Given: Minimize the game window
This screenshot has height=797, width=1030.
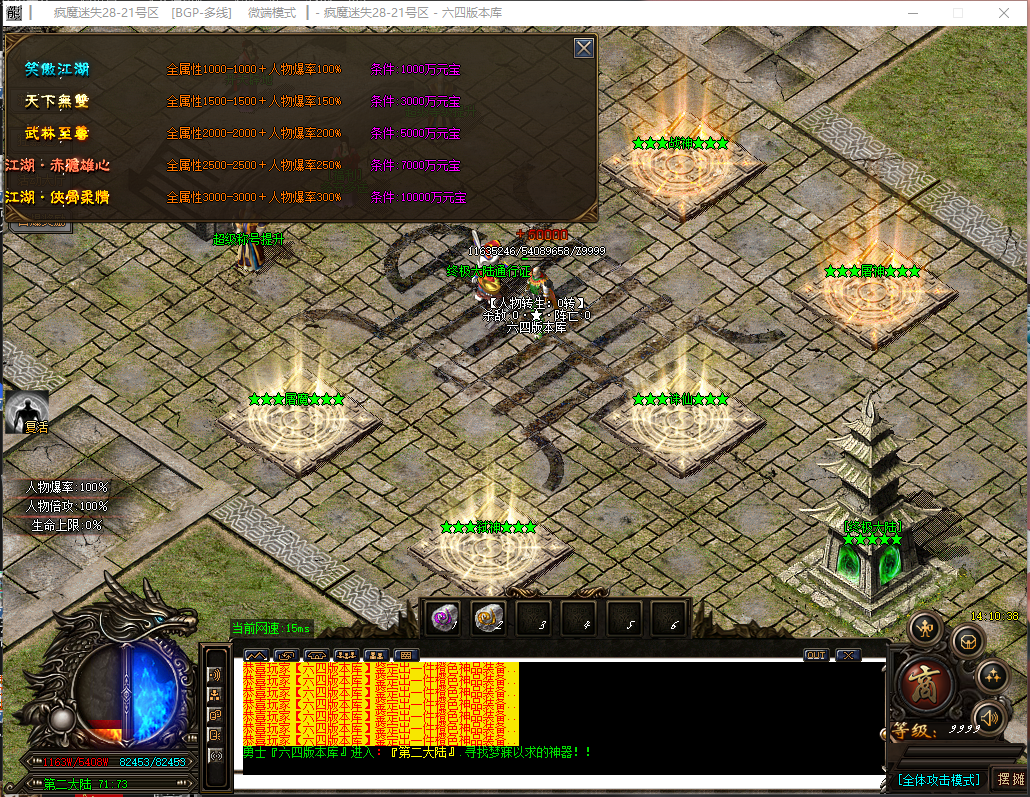Looking at the screenshot, I should click(910, 13).
